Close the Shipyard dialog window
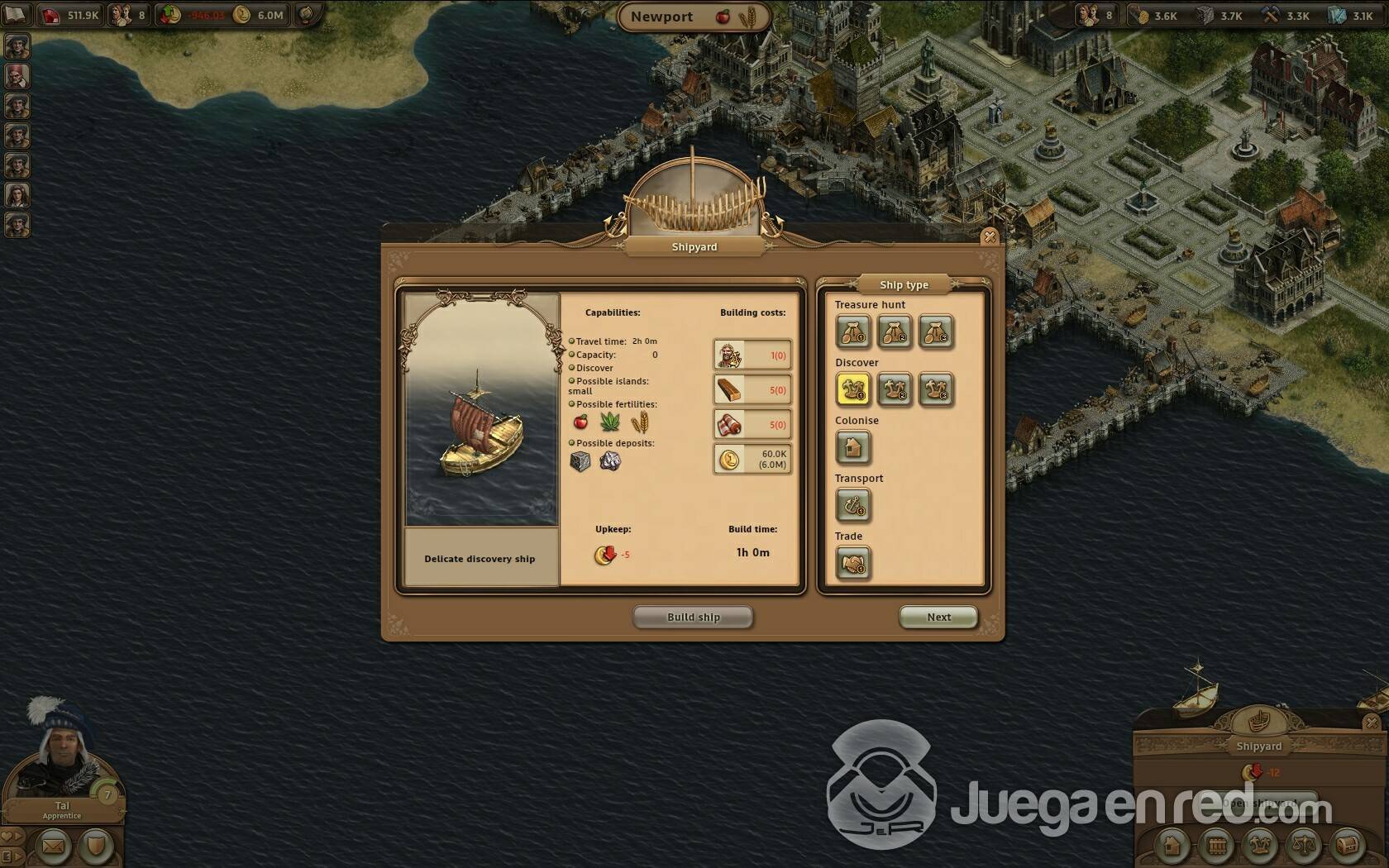1389x868 pixels. pos(989,237)
